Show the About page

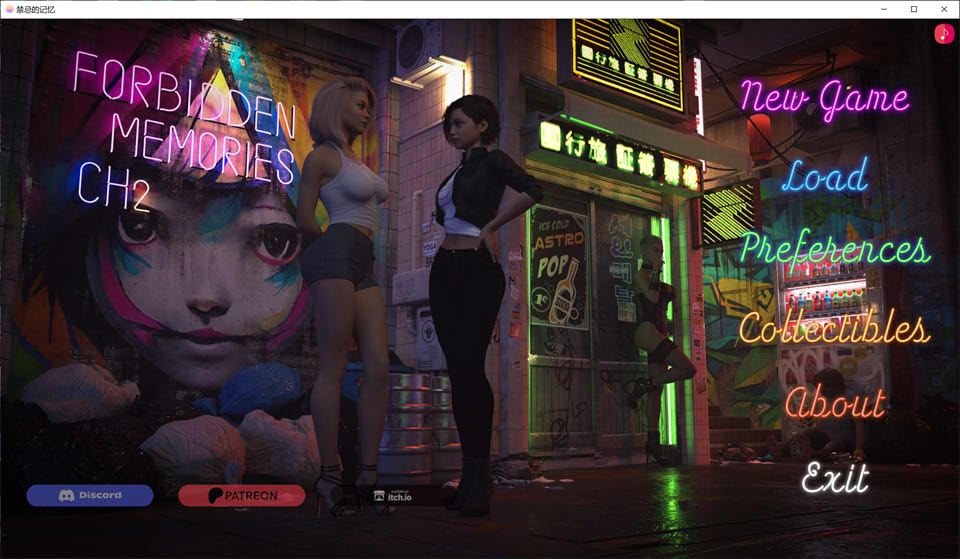coord(835,403)
